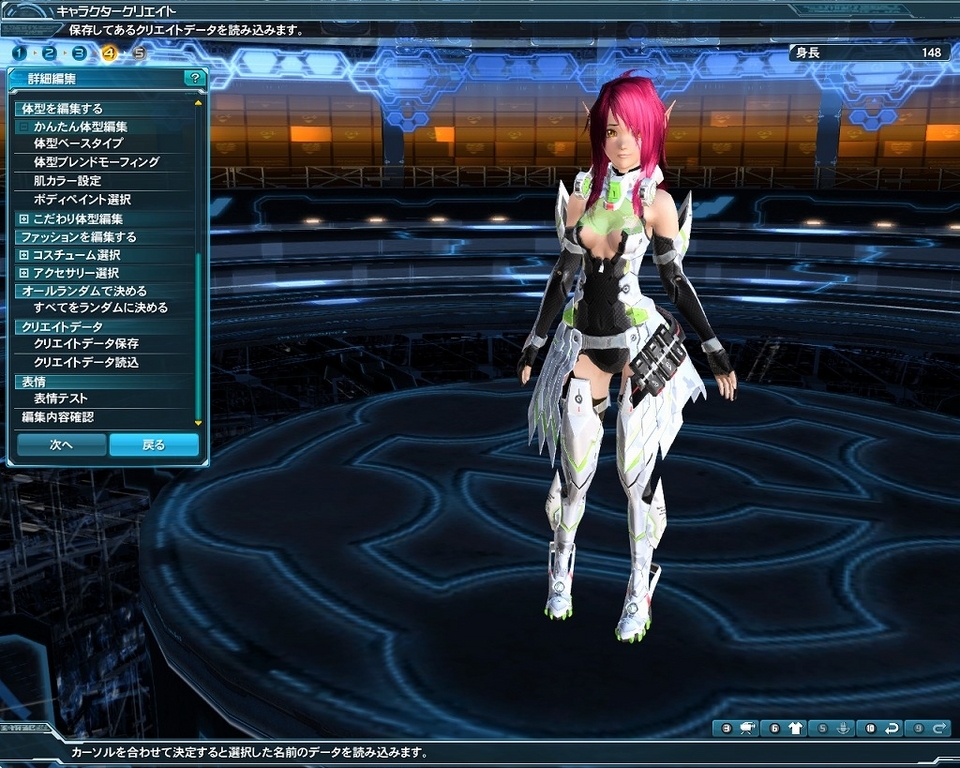Screen dimensions: 960x768
Task: Select クリエイトデータ保存 to save data
Action: coord(86,344)
